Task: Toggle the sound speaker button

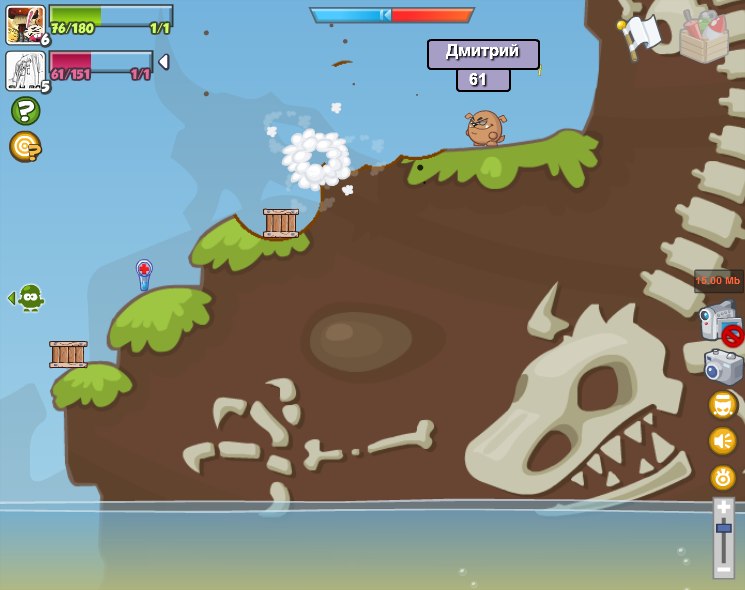Action: pyautogui.click(x=723, y=441)
